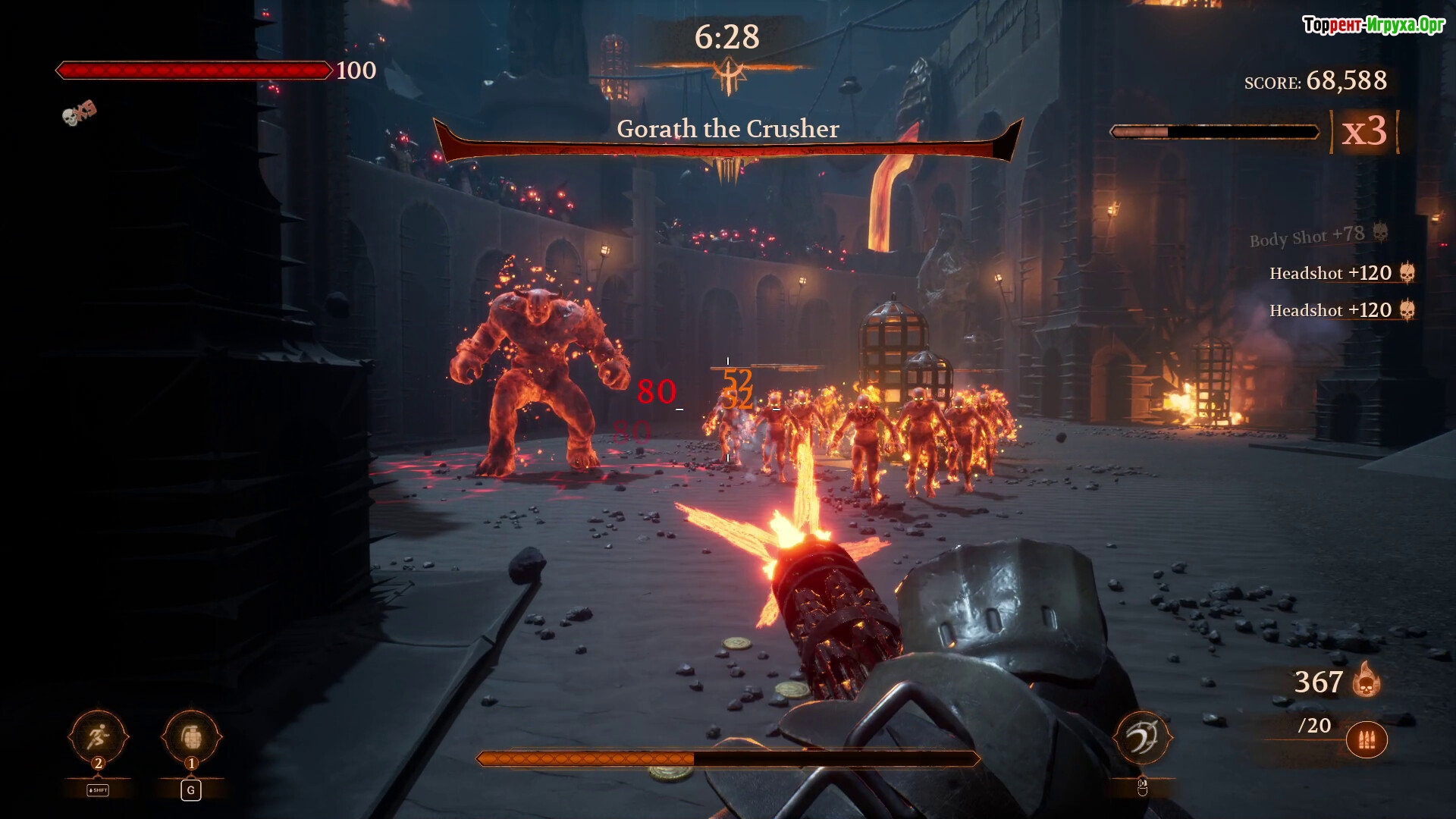The width and height of the screenshot is (1456, 819).
Task: Click the skull x3 buff icon
Action: point(79,113)
